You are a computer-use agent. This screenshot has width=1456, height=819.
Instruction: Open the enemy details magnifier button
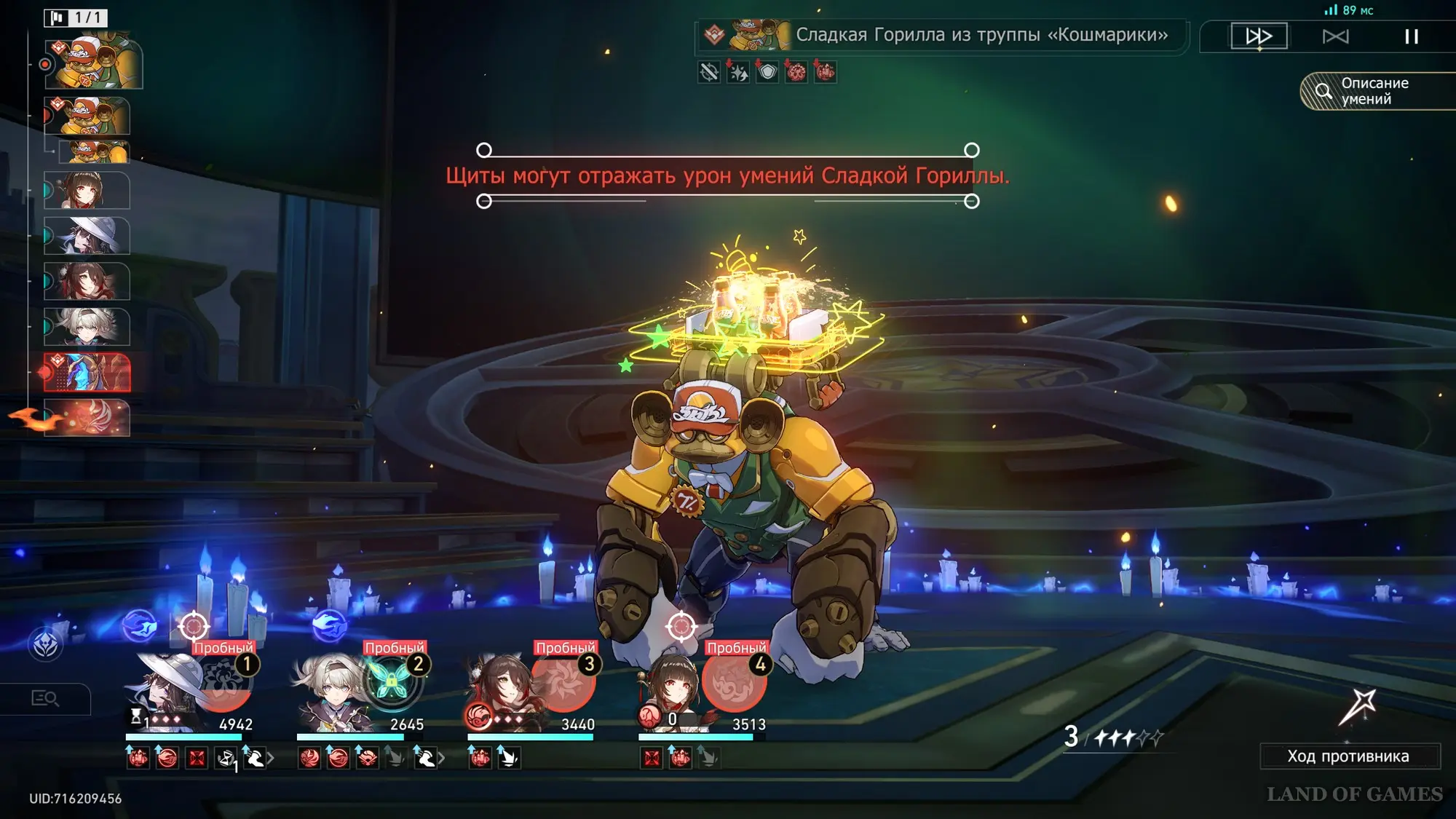click(45, 699)
